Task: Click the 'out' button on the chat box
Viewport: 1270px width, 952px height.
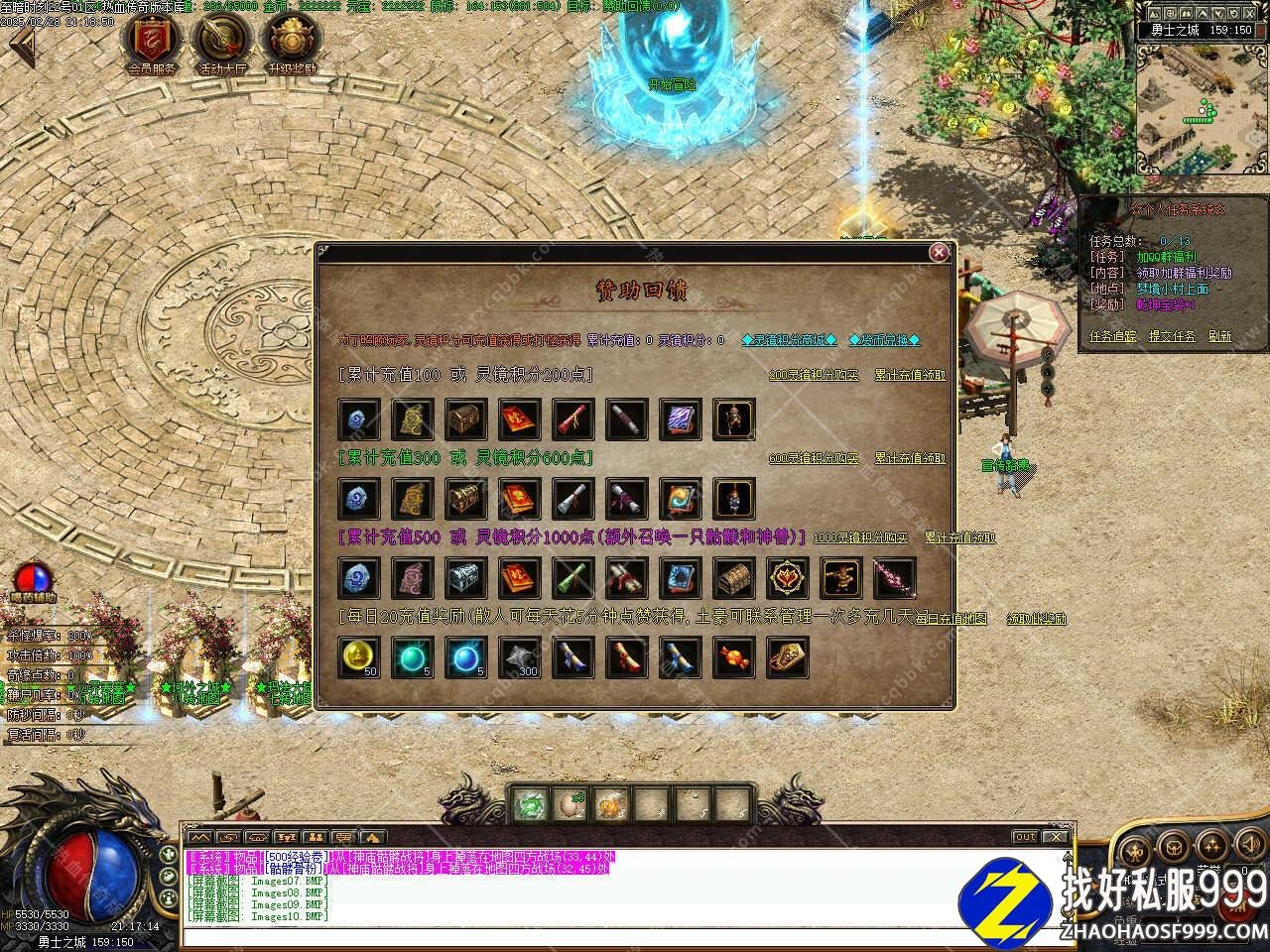Action: pyautogui.click(x=1025, y=837)
